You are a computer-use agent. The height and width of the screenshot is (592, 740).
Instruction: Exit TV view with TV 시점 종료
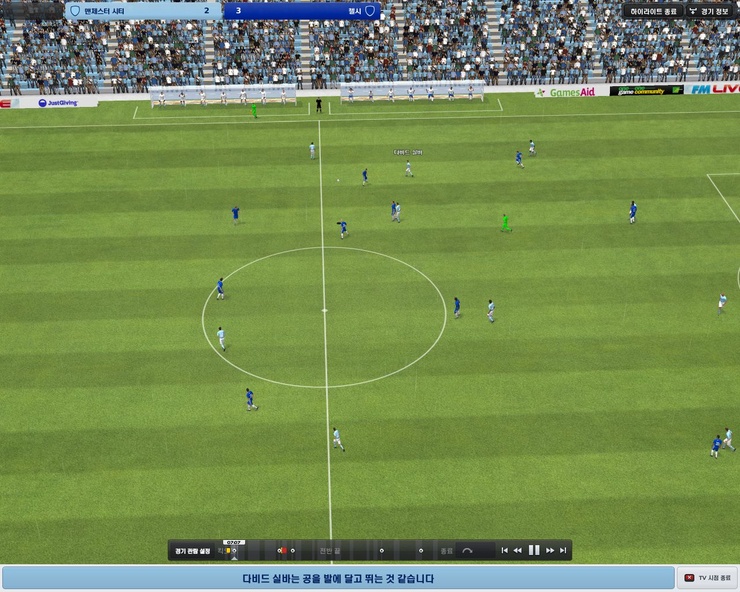[x=708, y=578]
